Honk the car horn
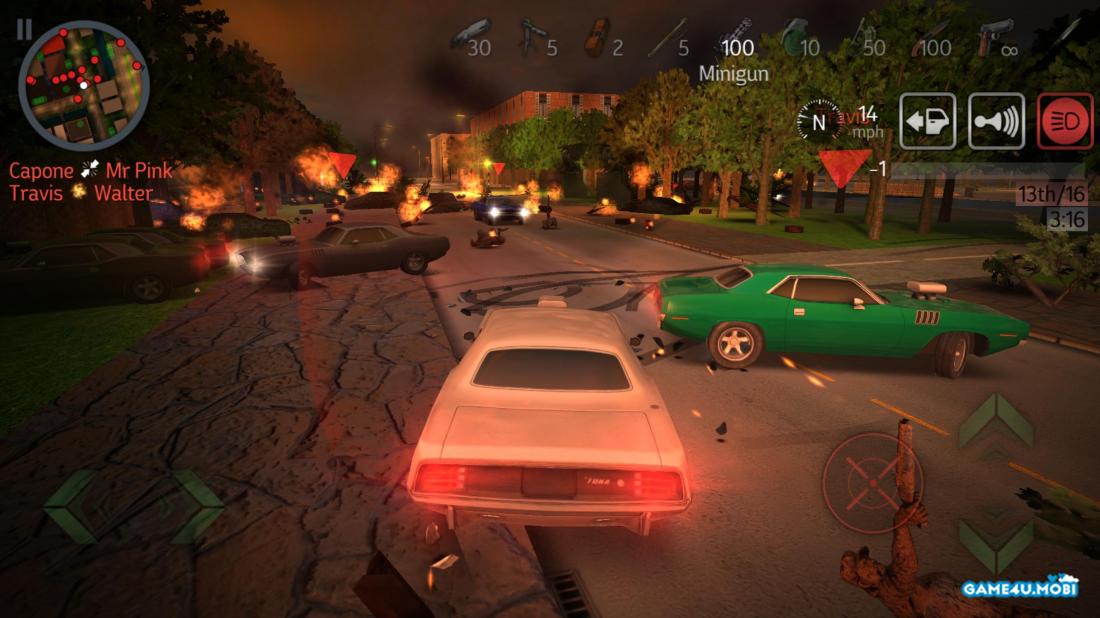This screenshot has height=618, width=1100. [x=996, y=121]
